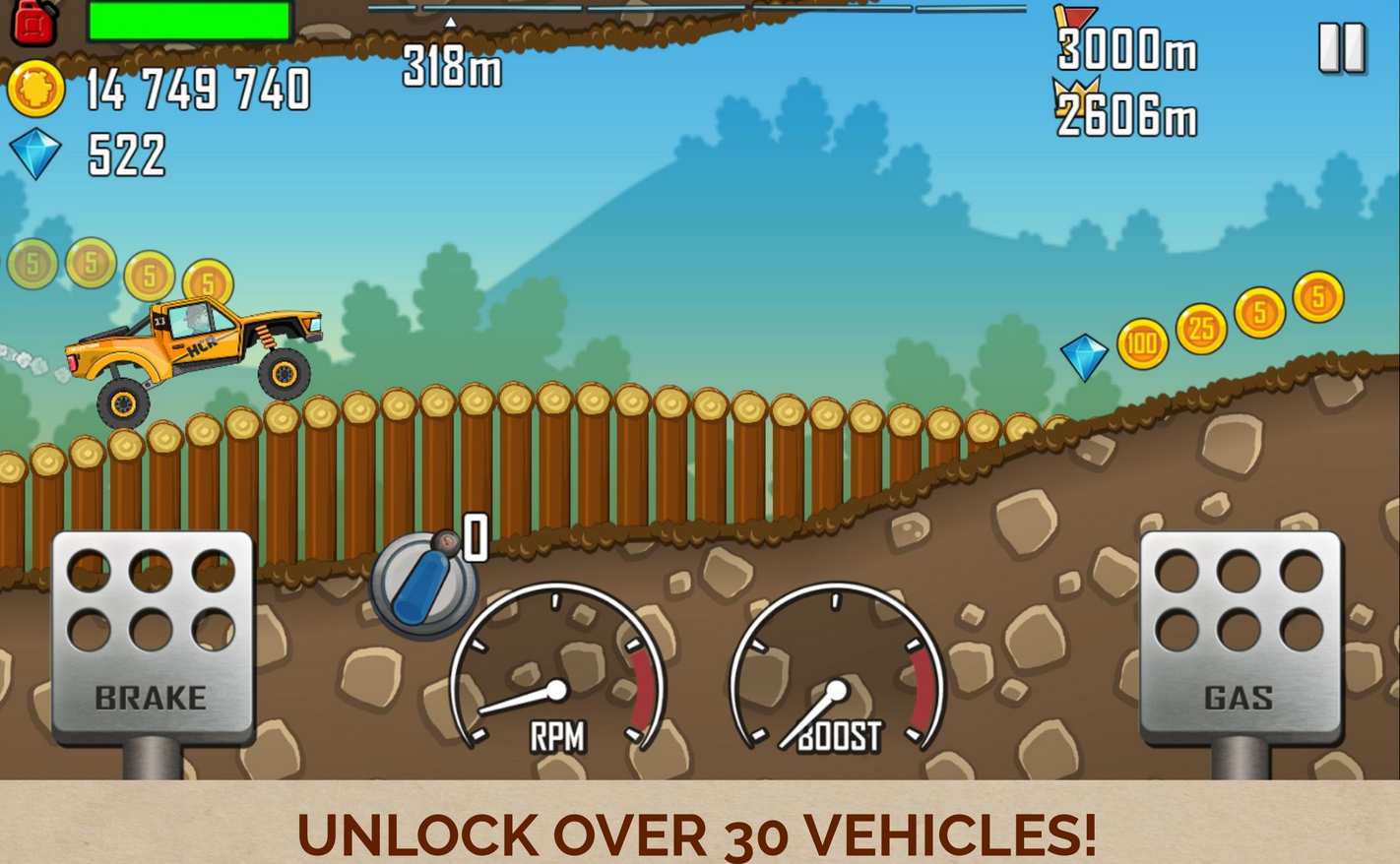The height and width of the screenshot is (864, 1400).
Task: Activate the blue boost canister button
Action: [x=423, y=585]
